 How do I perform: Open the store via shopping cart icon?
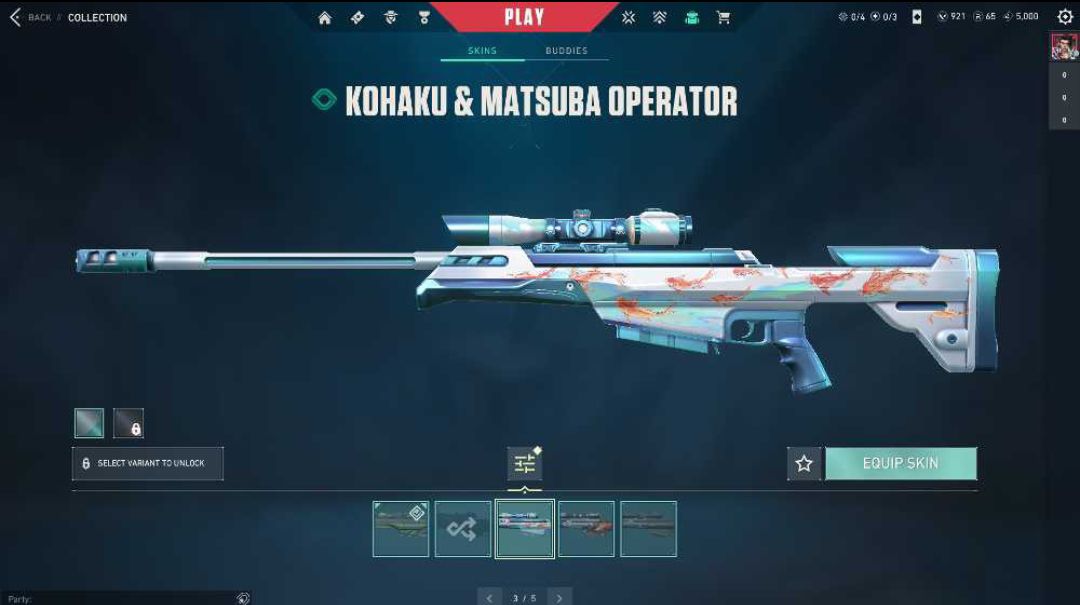pos(723,17)
